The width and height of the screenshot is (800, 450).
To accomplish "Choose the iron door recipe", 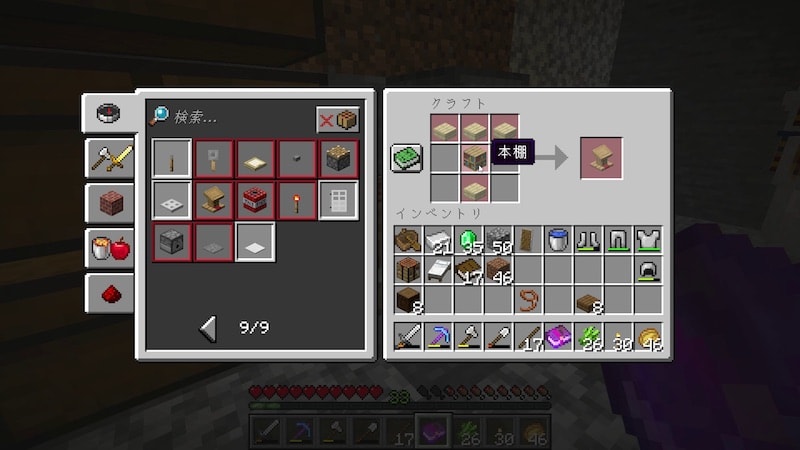I will [x=337, y=200].
